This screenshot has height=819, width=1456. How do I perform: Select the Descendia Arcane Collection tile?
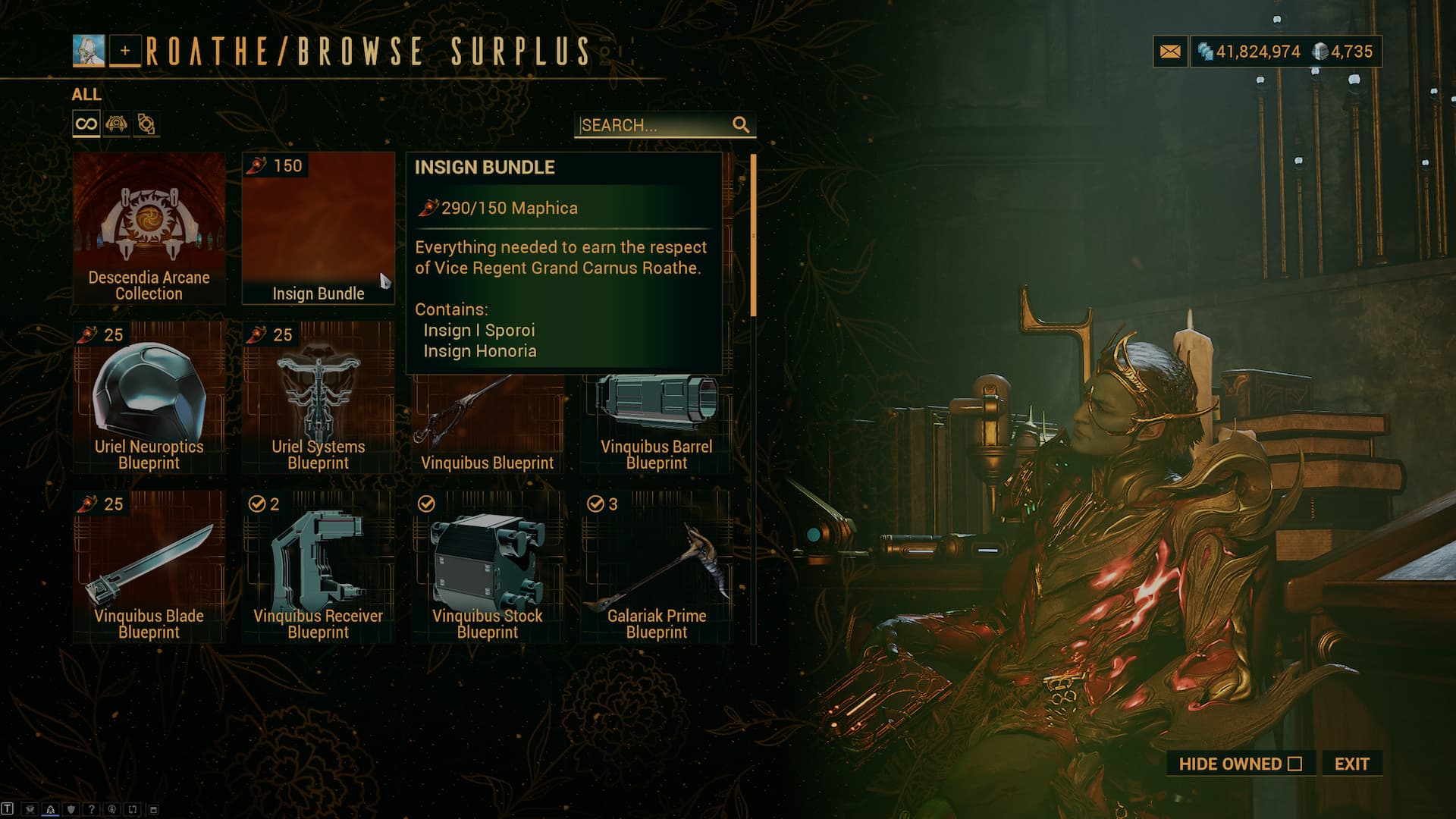(149, 227)
